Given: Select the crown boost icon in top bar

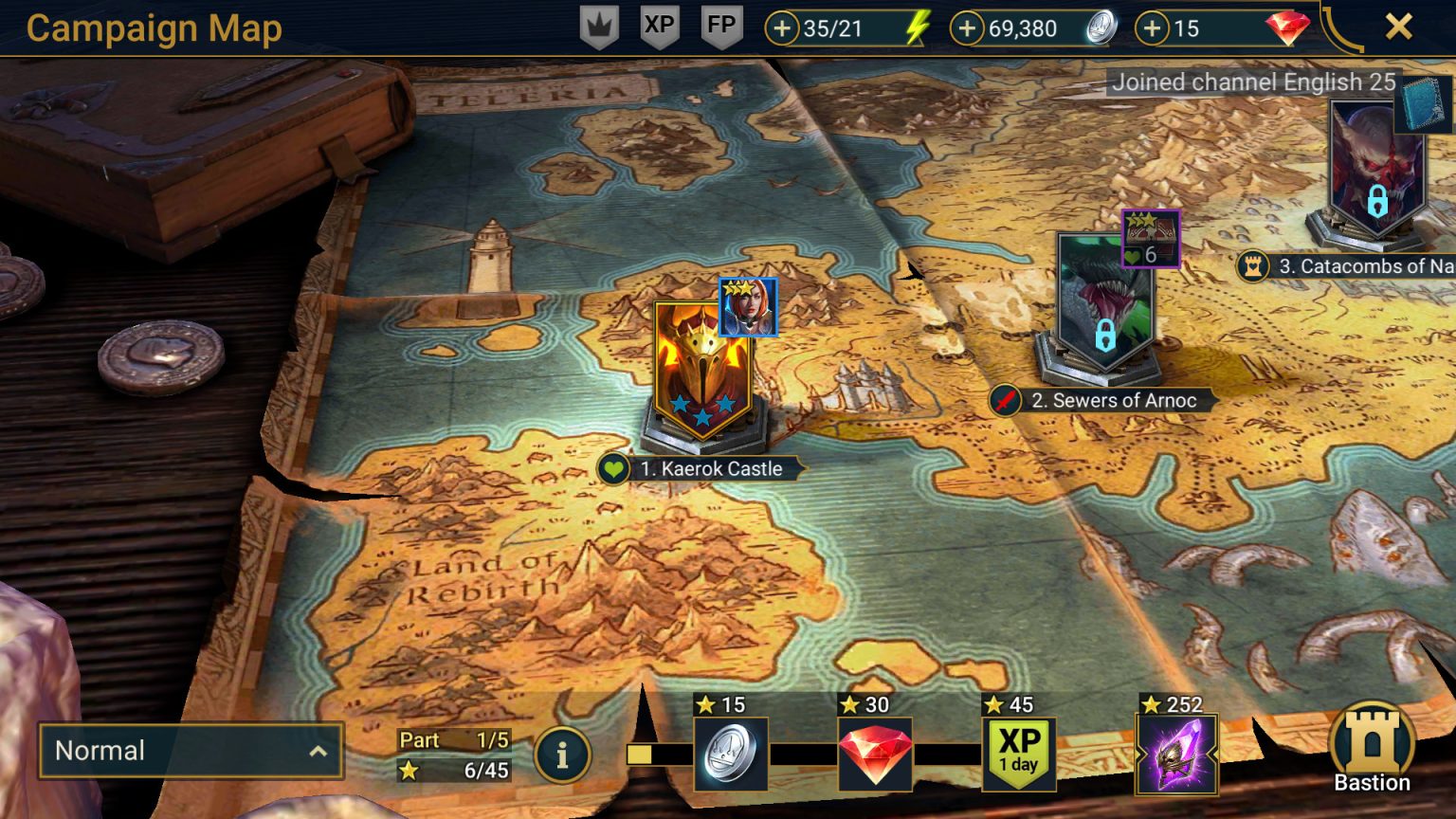Looking at the screenshot, I should pyautogui.click(x=599, y=27).
